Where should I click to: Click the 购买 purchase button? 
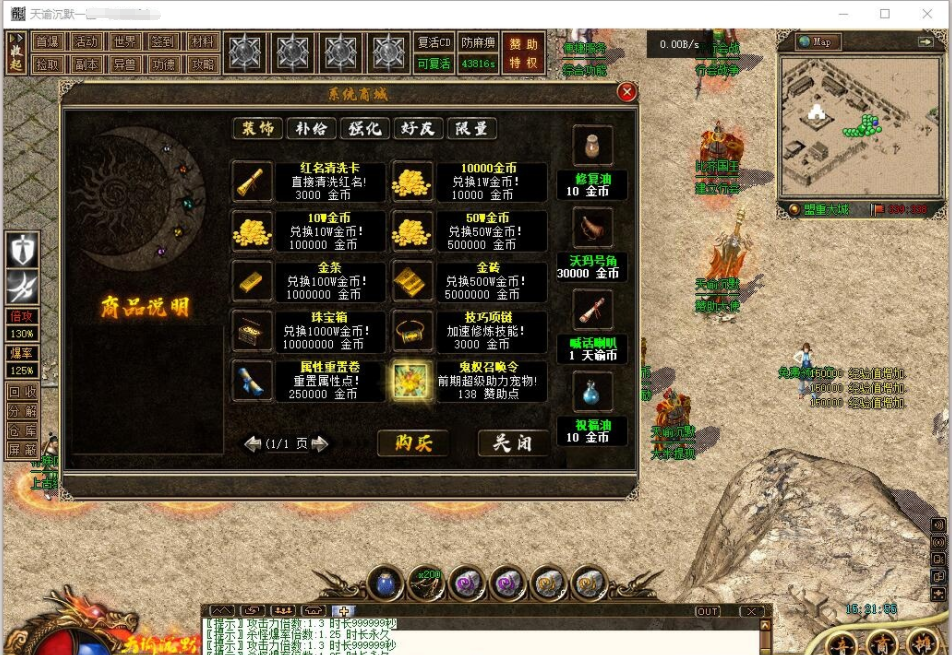pos(413,442)
